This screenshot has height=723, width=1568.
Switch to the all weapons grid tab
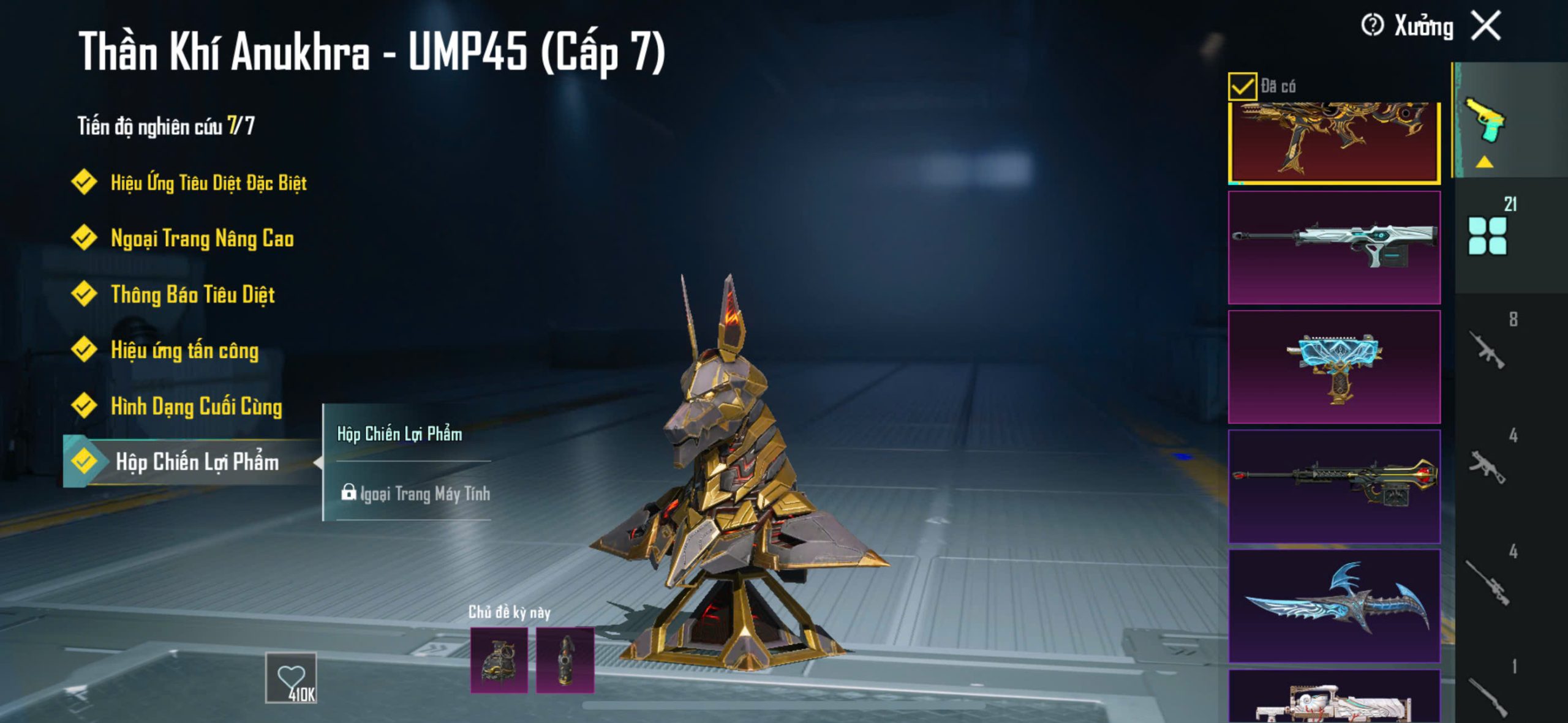pos(1487,236)
